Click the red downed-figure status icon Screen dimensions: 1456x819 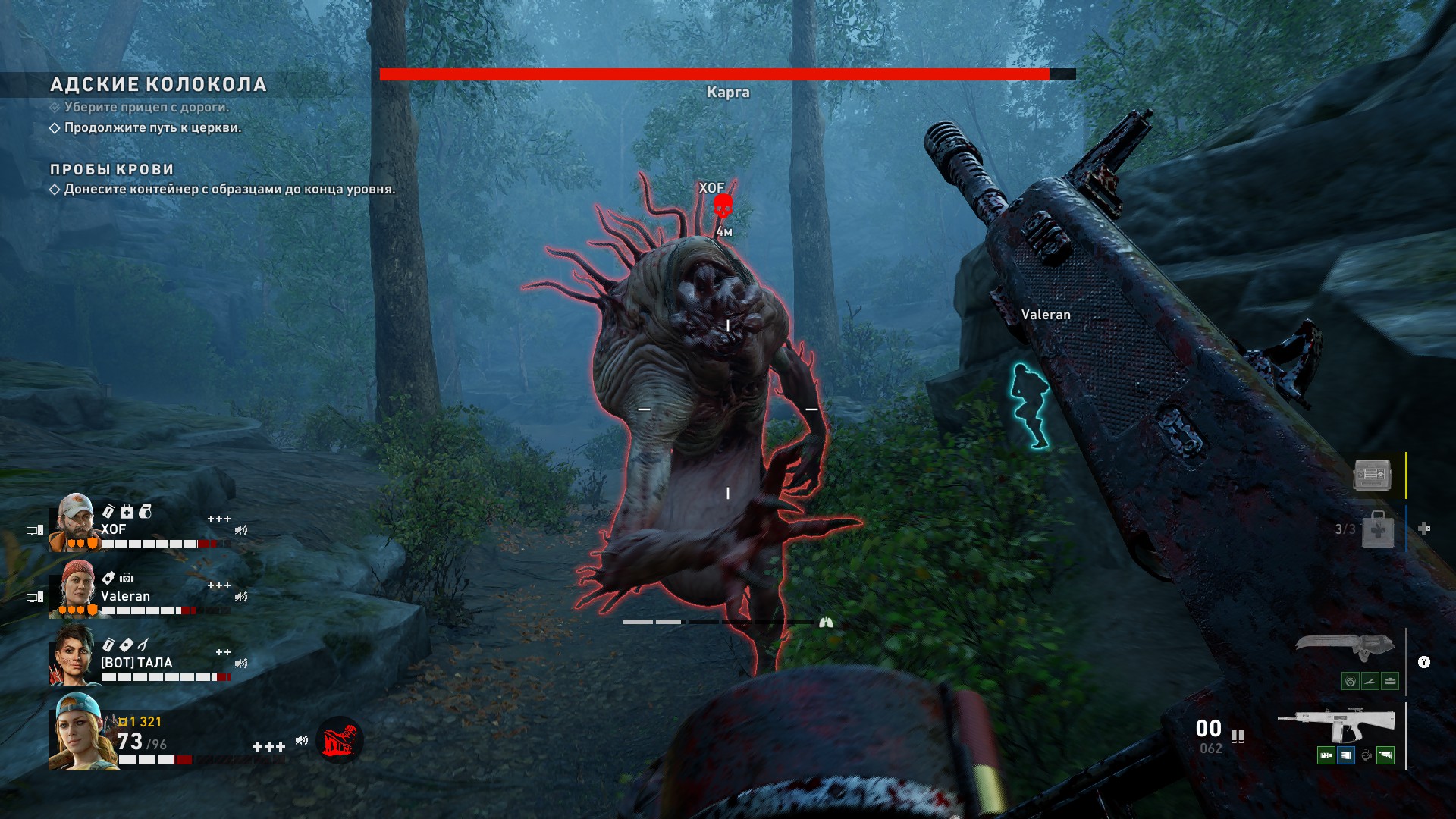(x=339, y=740)
